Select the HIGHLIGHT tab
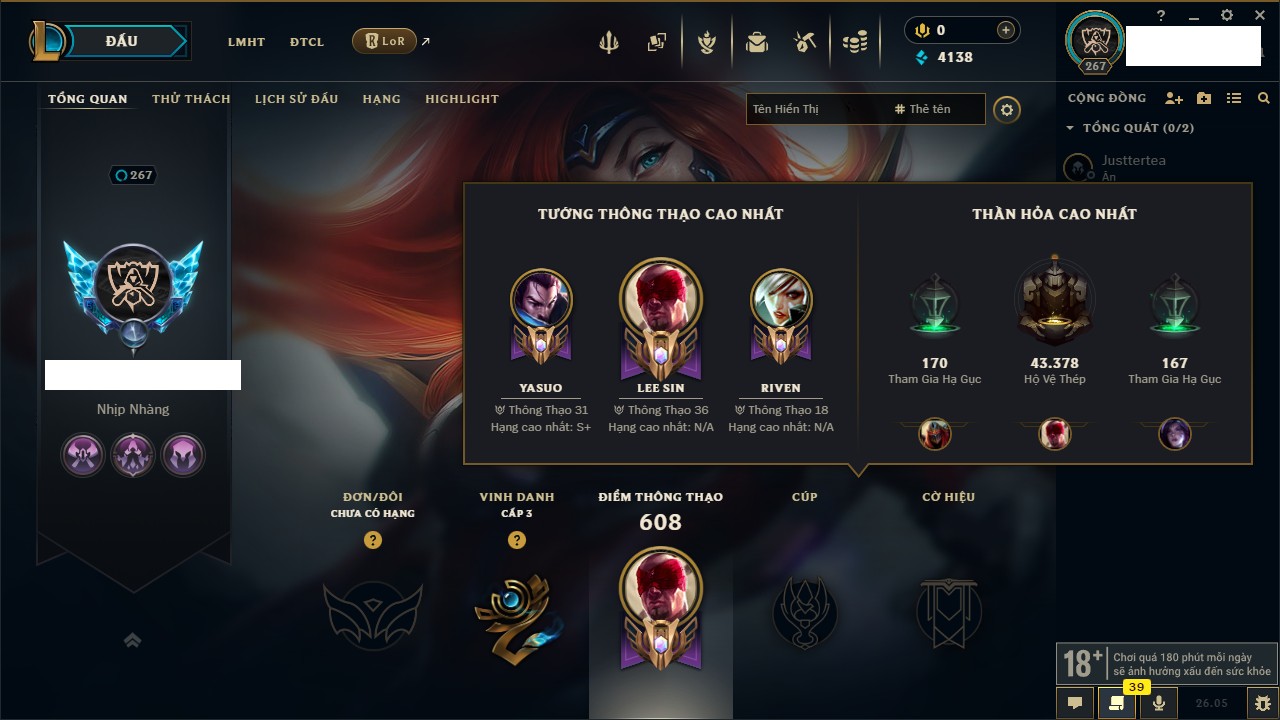 pyautogui.click(x=461, y=99)
